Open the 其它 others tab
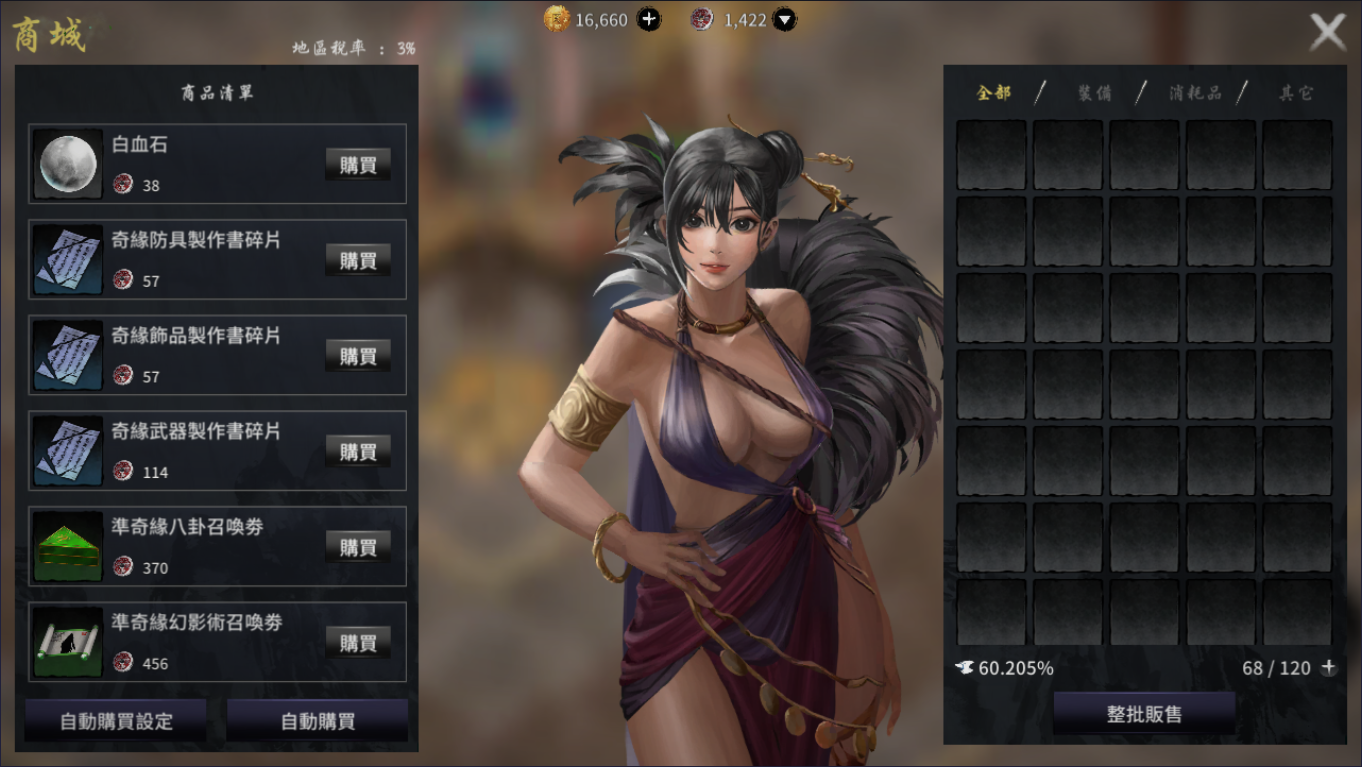The image size is (1362, 767). pos(1296,93)
